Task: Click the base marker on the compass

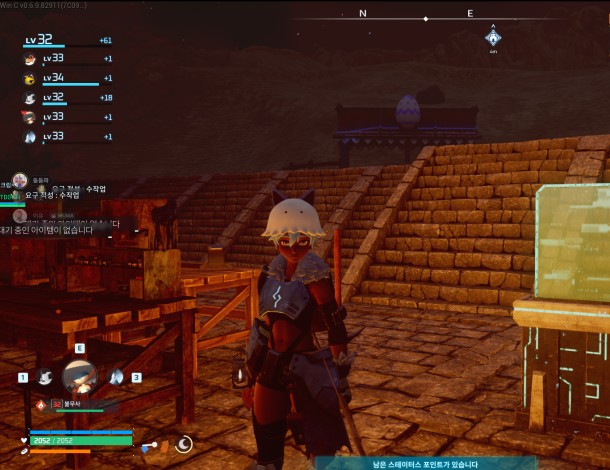Action: pos(493,38)
